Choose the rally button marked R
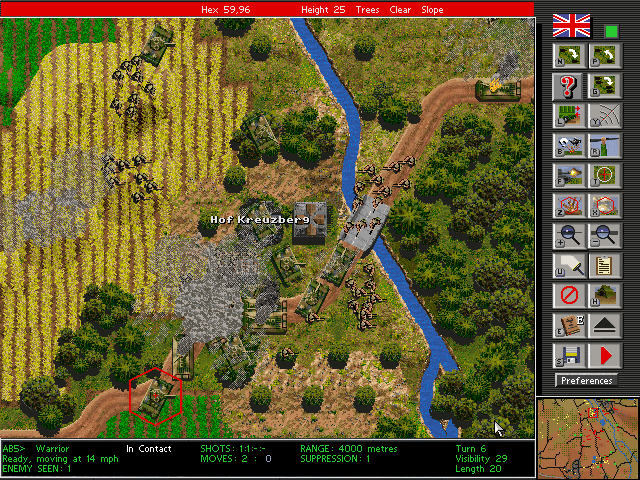 click(x=603, y=145)
